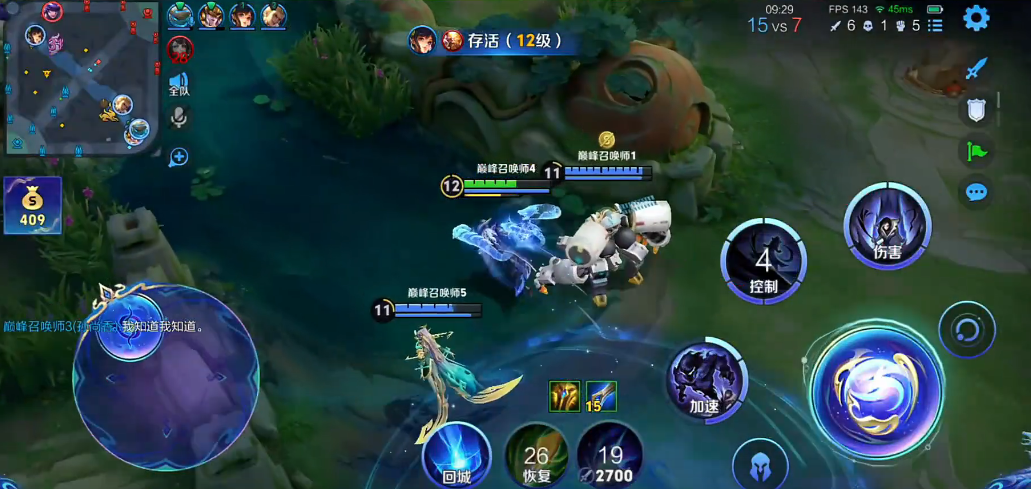Cast the 控制 control skill
Viewport: 1031px width, 489px height.
[x=764, y=262]
